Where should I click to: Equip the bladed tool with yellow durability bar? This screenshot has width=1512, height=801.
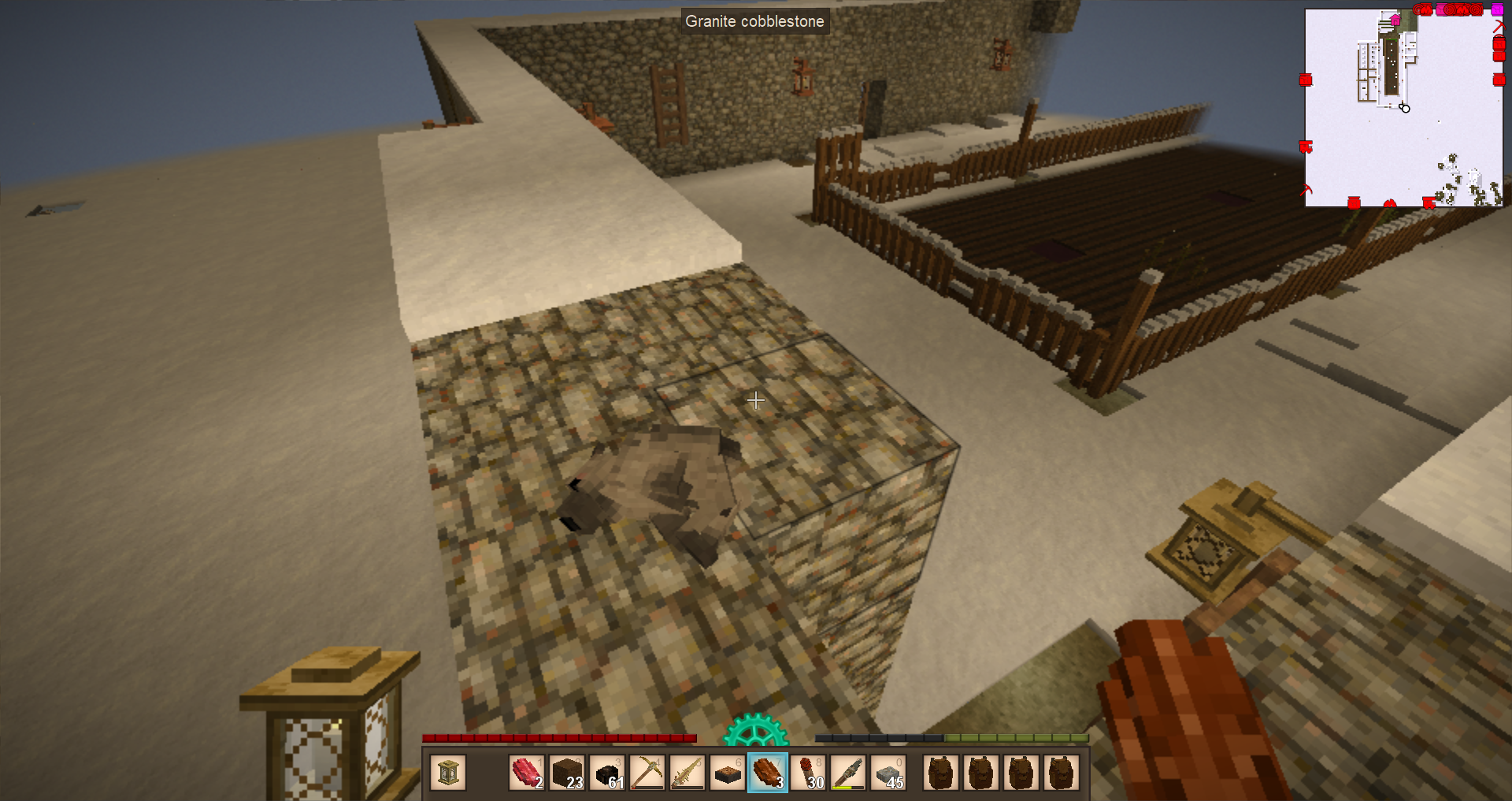pos(848,773)
